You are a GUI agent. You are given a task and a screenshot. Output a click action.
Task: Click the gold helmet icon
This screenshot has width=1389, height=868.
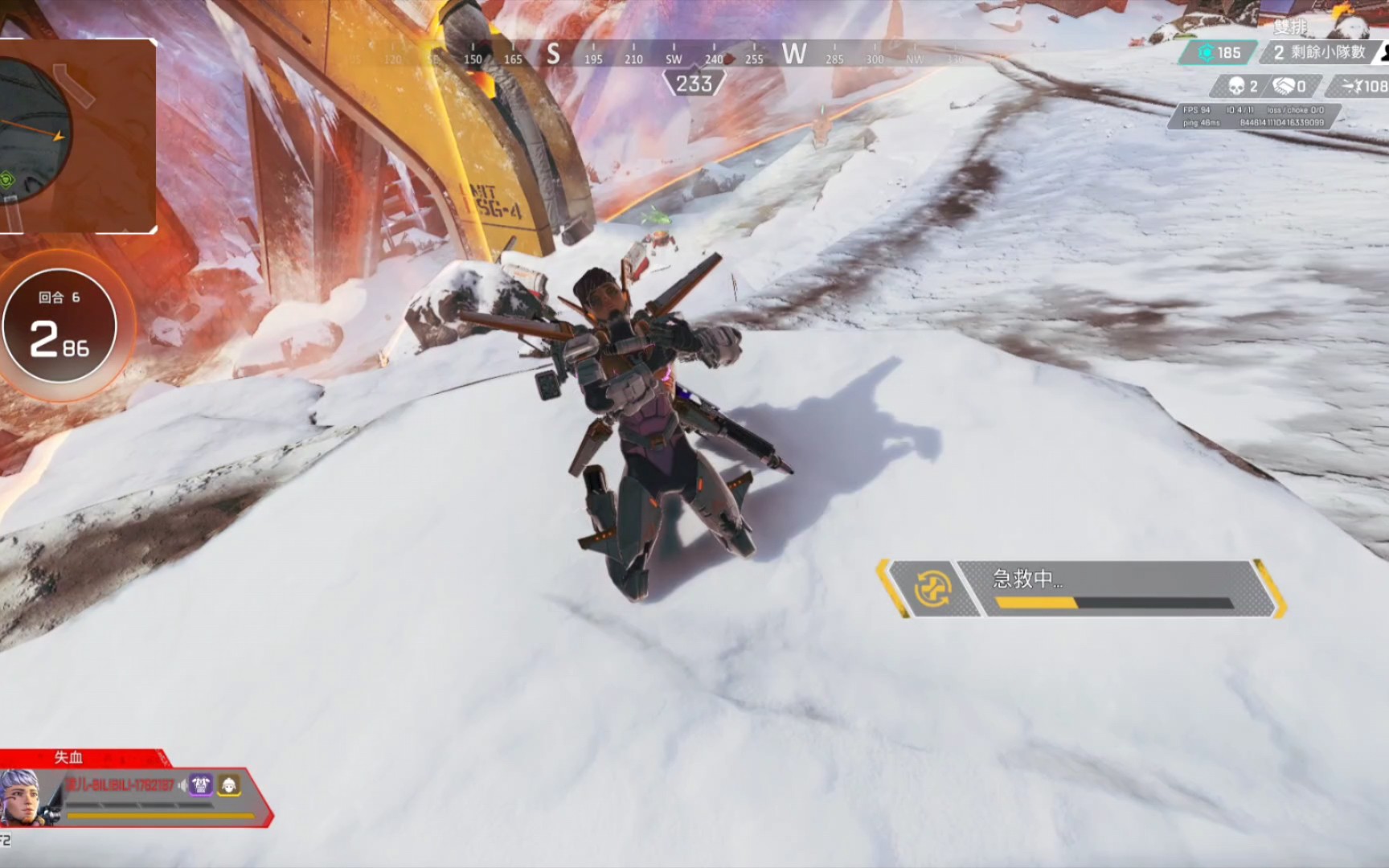coord(229,785)
